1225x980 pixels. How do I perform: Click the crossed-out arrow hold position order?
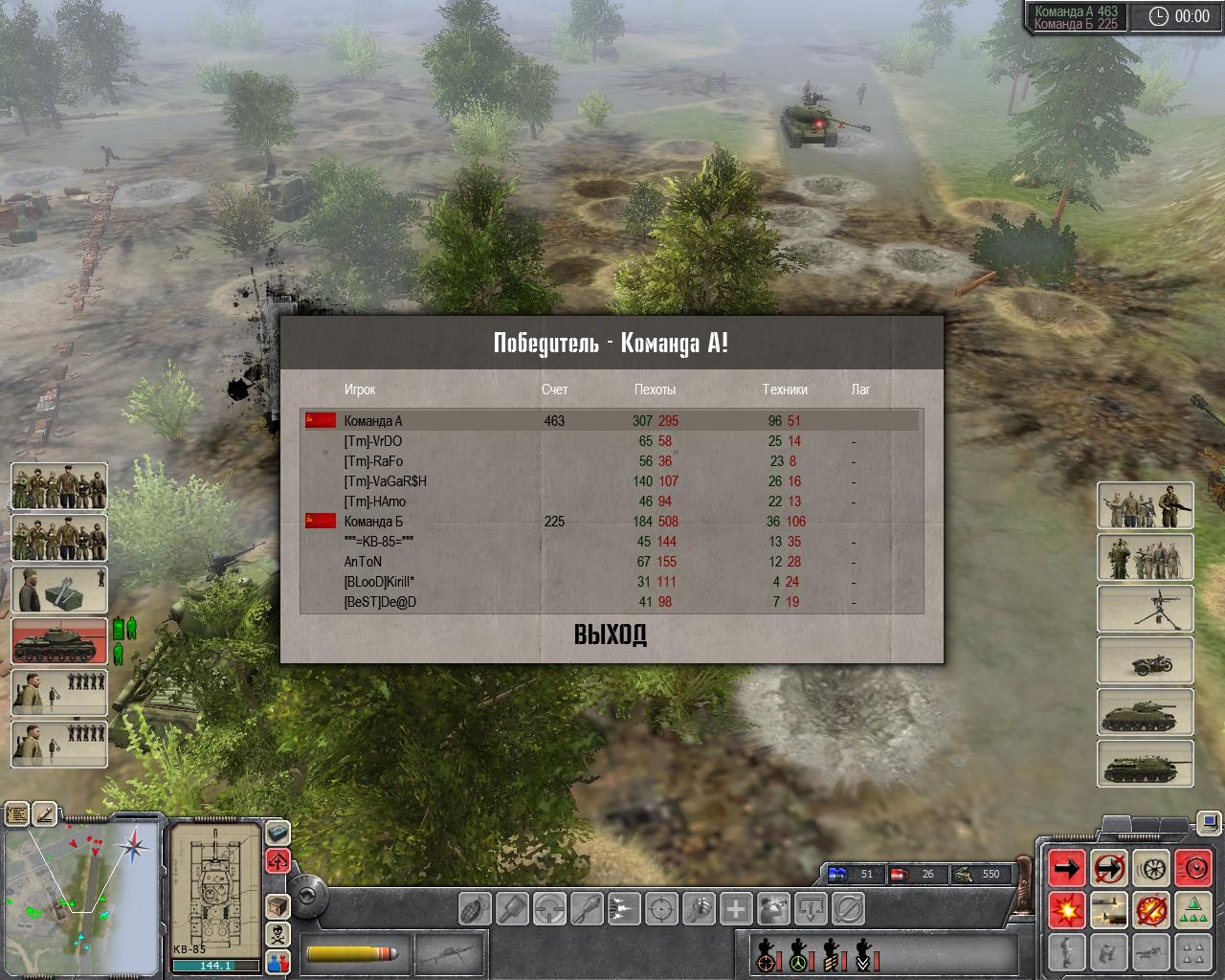pyautogui.click(x=1109, y=867)
